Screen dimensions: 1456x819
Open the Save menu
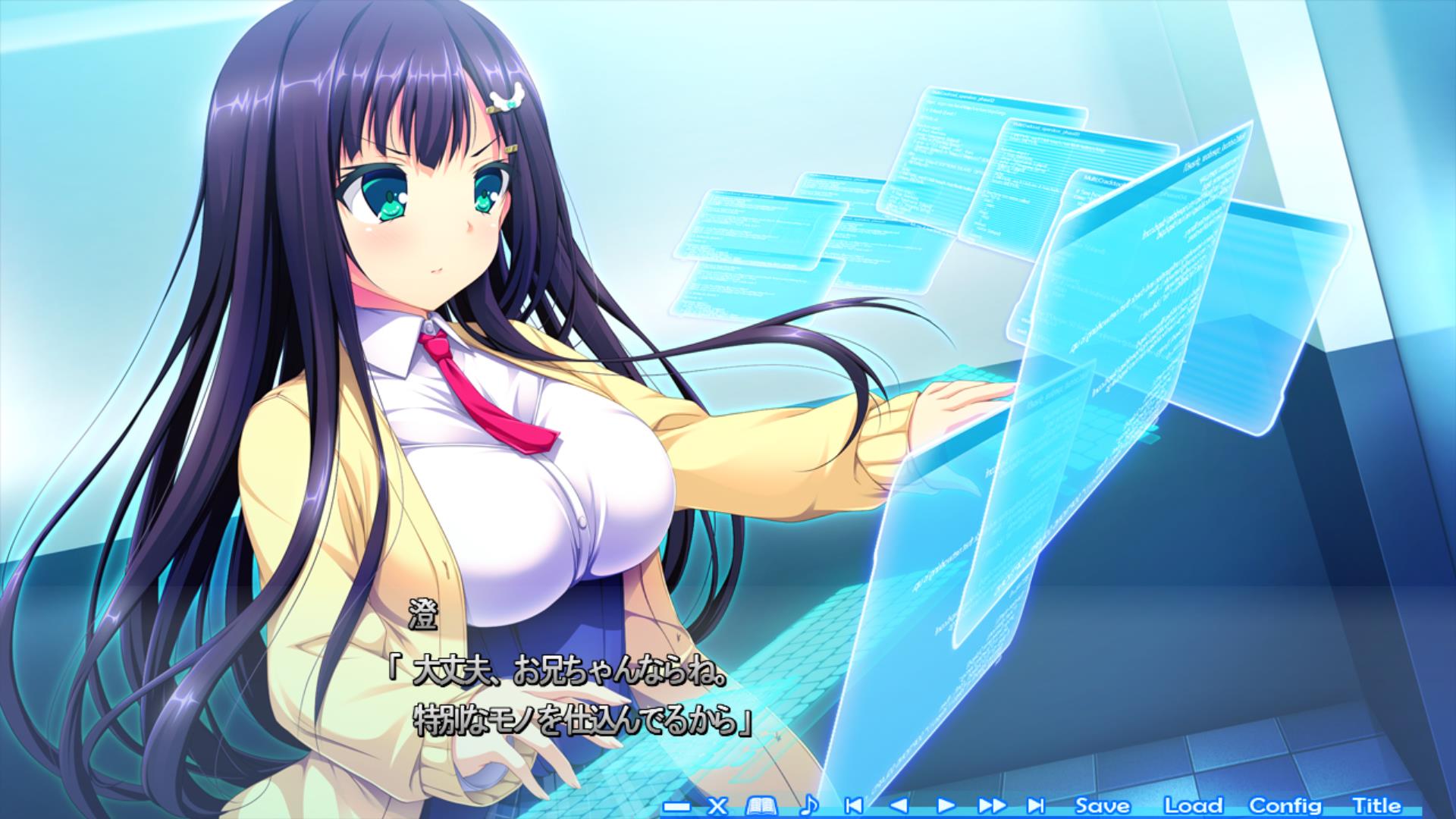[1102, 805]
